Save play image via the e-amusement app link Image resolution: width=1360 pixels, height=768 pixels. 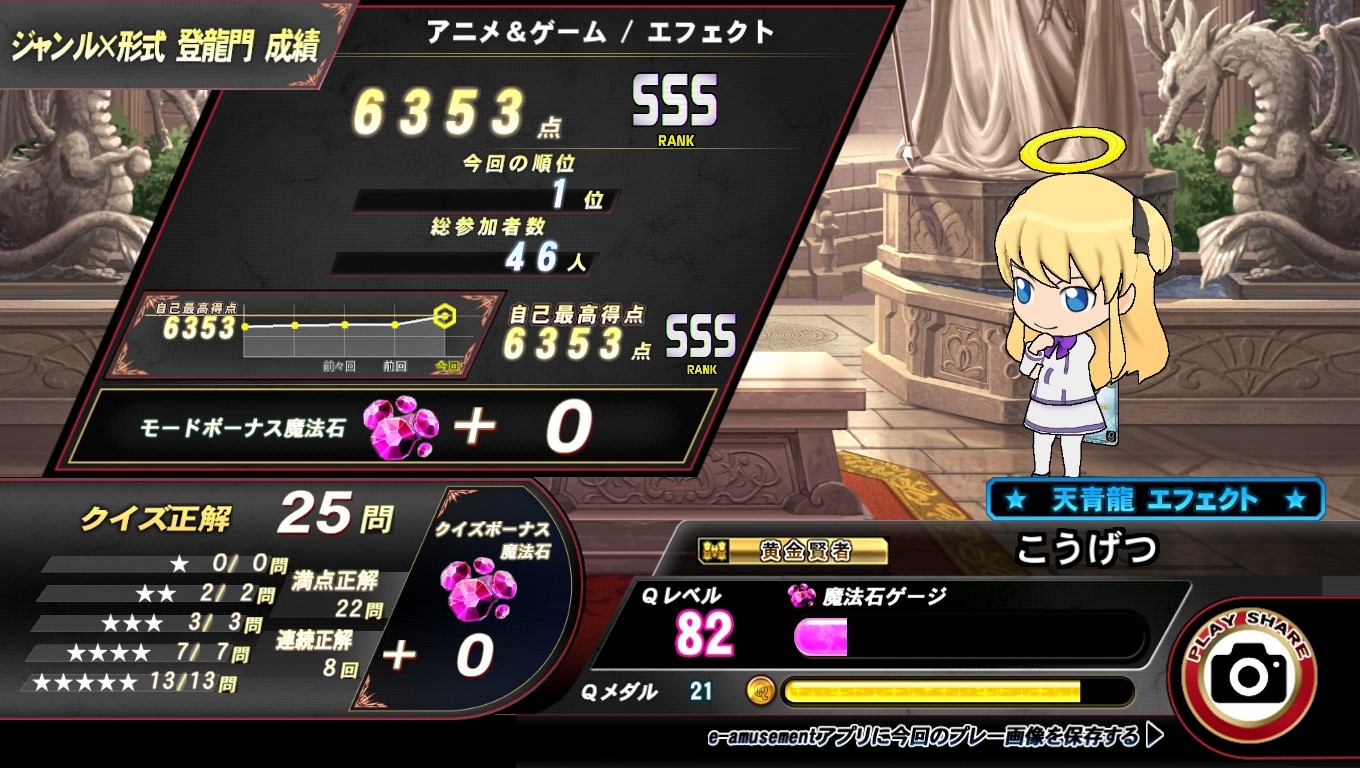coord(934,738)
